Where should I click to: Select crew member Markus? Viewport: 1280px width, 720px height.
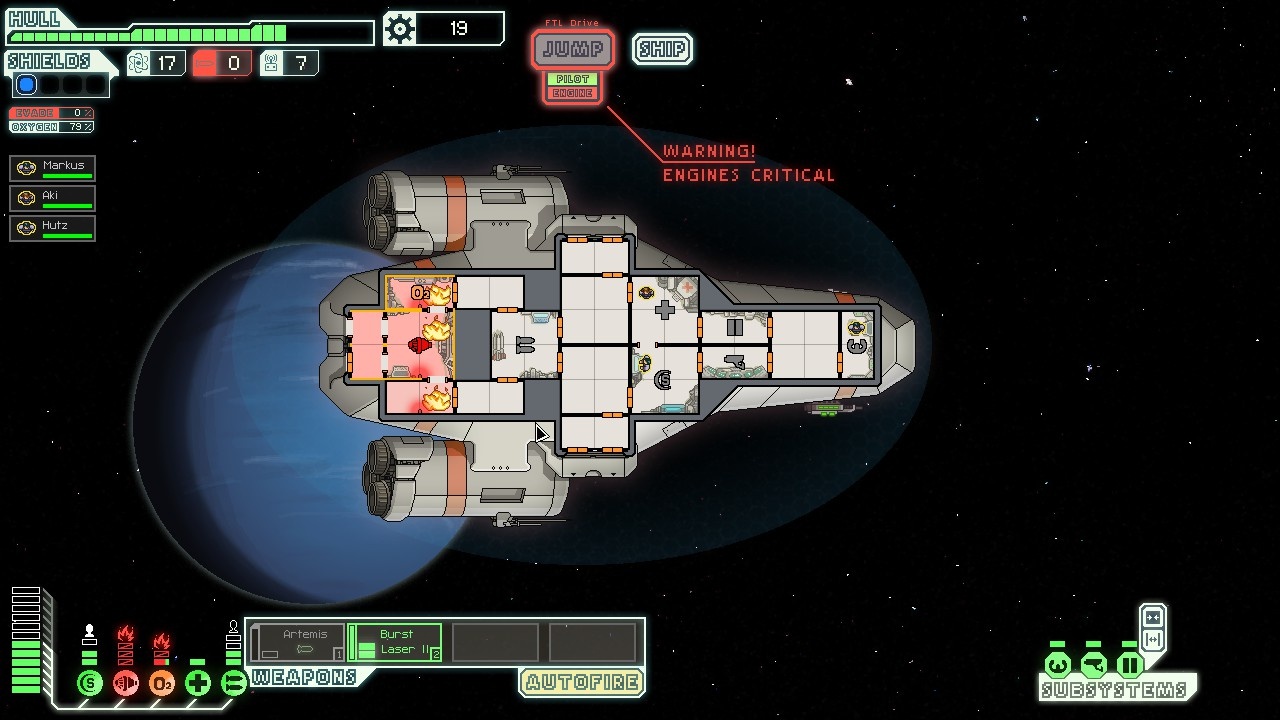pos(53,168)
